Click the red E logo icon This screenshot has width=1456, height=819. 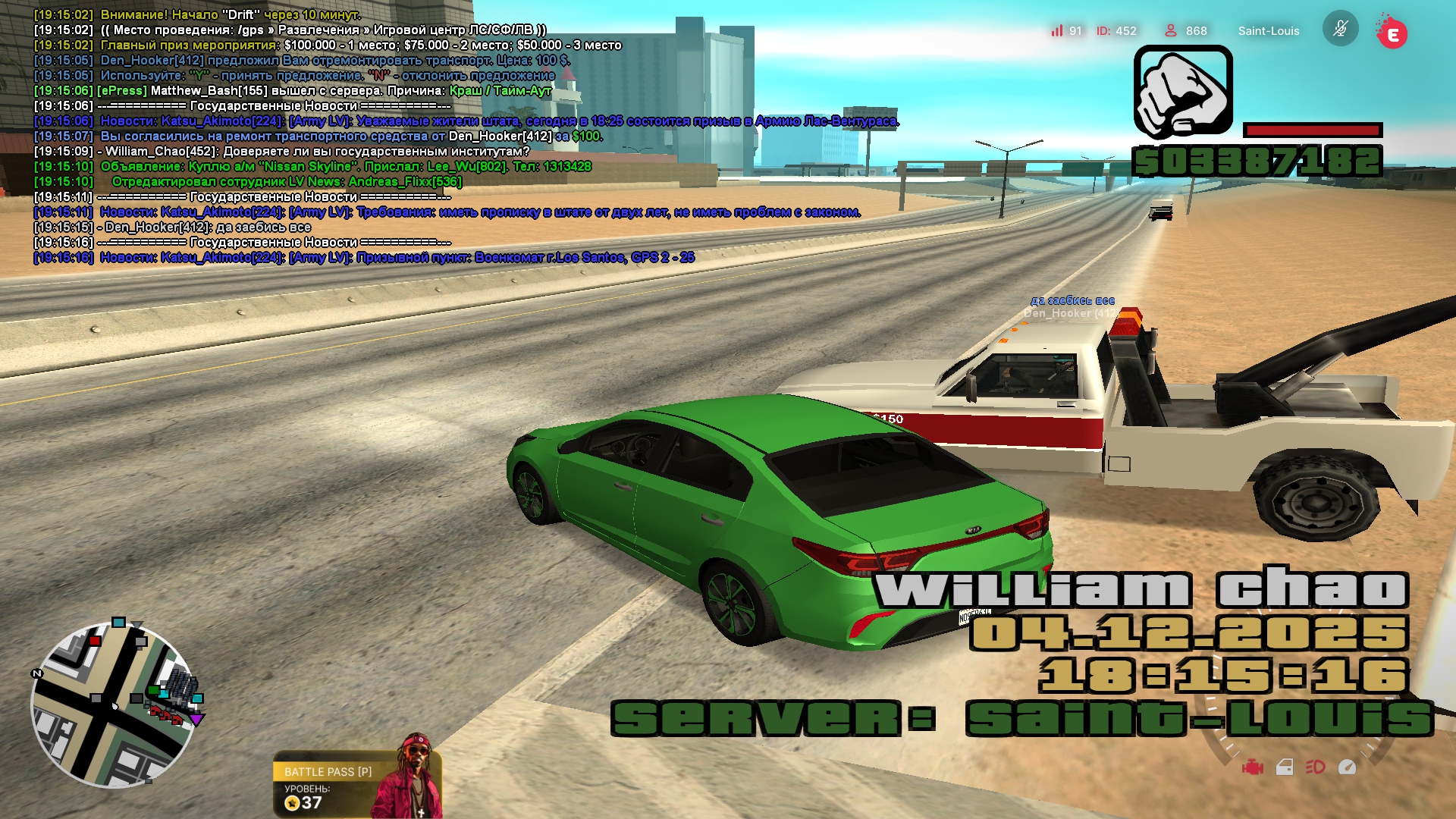point(1392,33)
